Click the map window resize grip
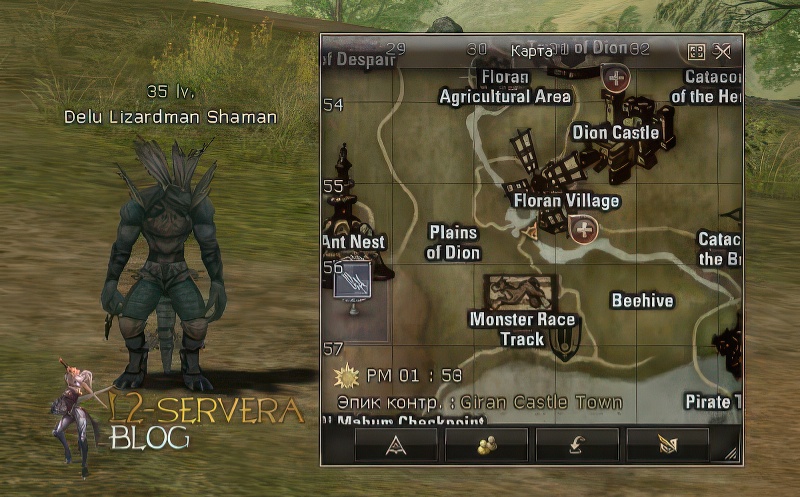The image size is (800, 497). [734, 455]
